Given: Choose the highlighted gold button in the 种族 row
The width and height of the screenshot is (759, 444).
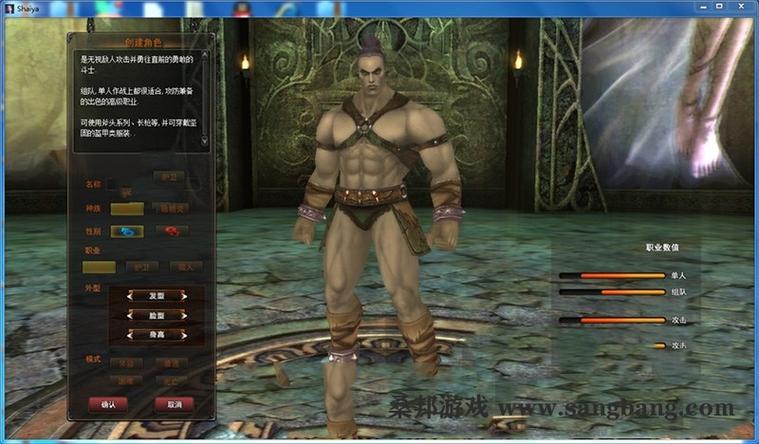Looking at the screenshot, I should pos(126,208).
